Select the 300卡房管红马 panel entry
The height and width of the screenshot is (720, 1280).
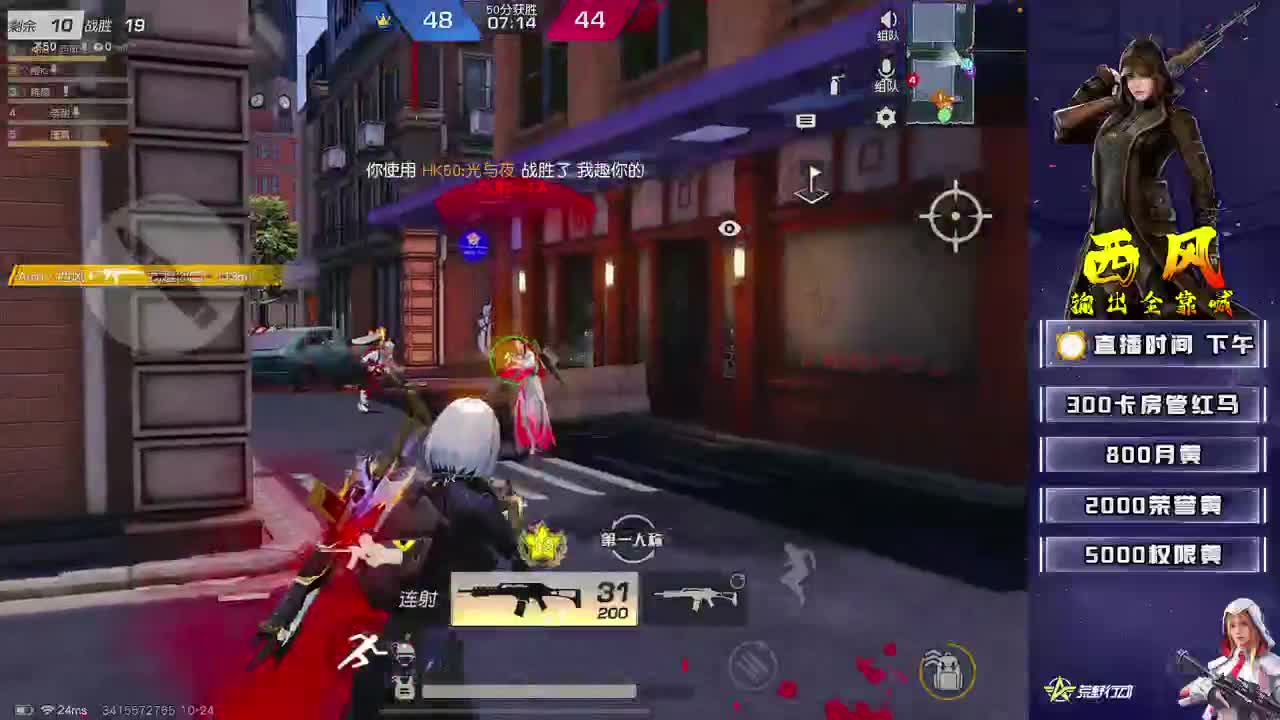[x=1152, y=406]
